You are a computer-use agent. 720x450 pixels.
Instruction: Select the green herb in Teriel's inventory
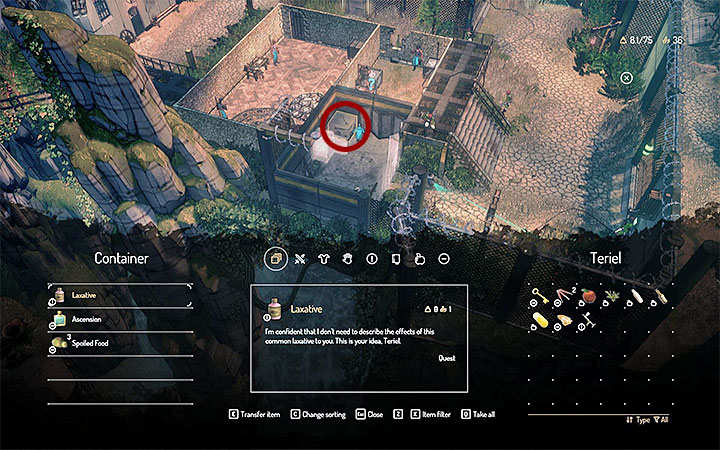pyautogui.click(x=614, y=296)
